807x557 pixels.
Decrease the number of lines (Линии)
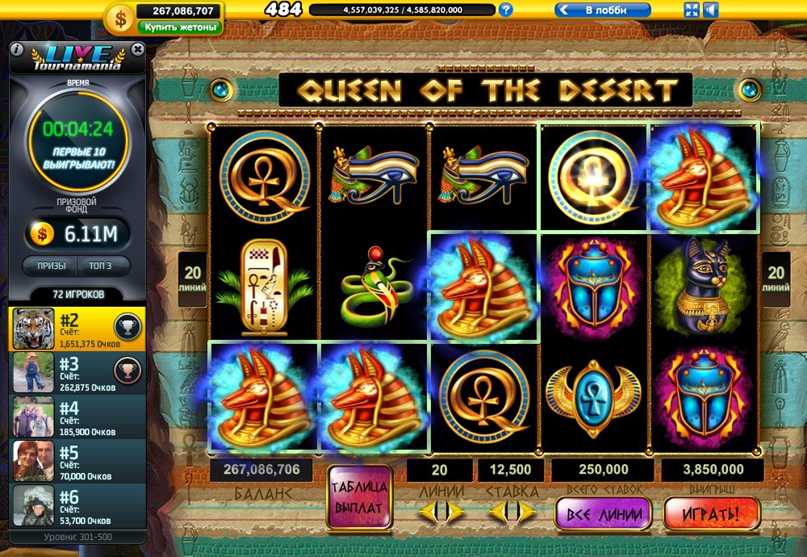(x=424, y=511)
